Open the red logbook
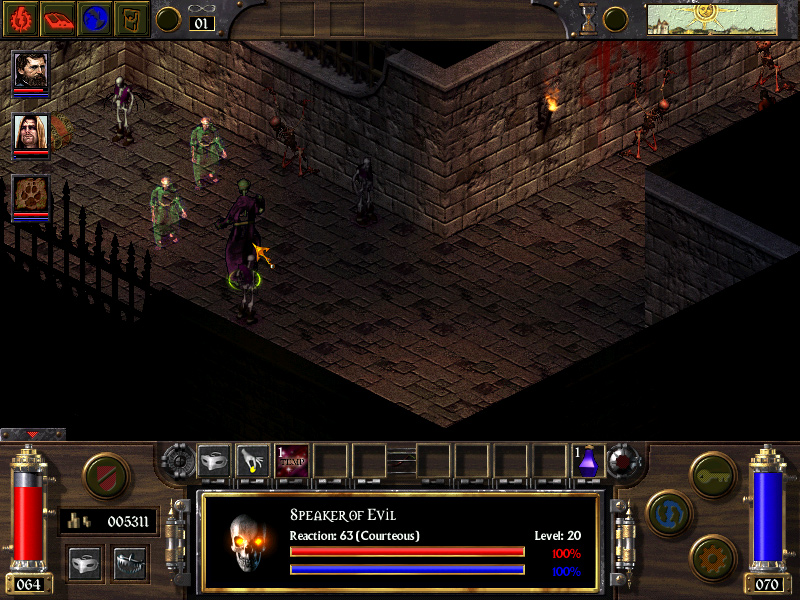The width and height of the screenshot is (800, 600). [x=57, y=18]
